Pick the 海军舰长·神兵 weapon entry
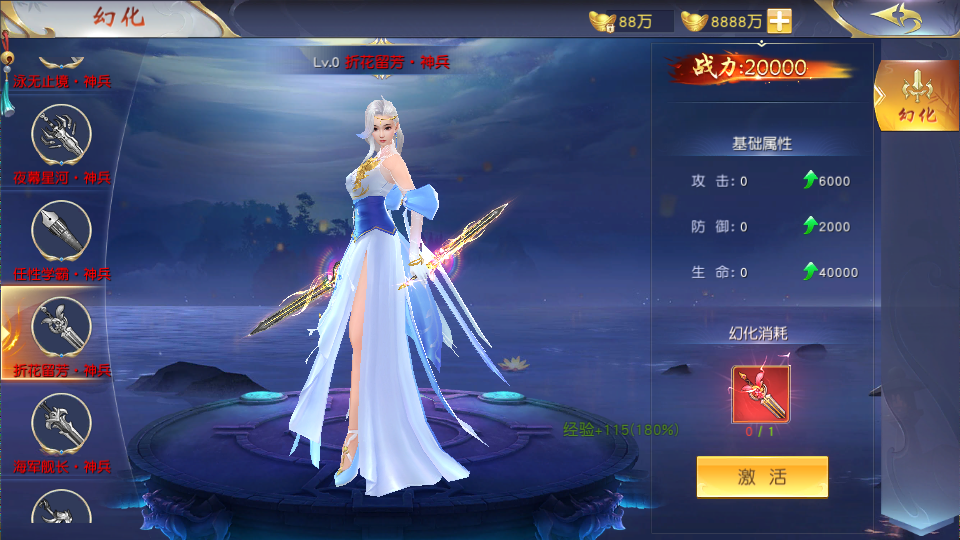The width and height of the screenshot is (960, 540). [62, 427]
